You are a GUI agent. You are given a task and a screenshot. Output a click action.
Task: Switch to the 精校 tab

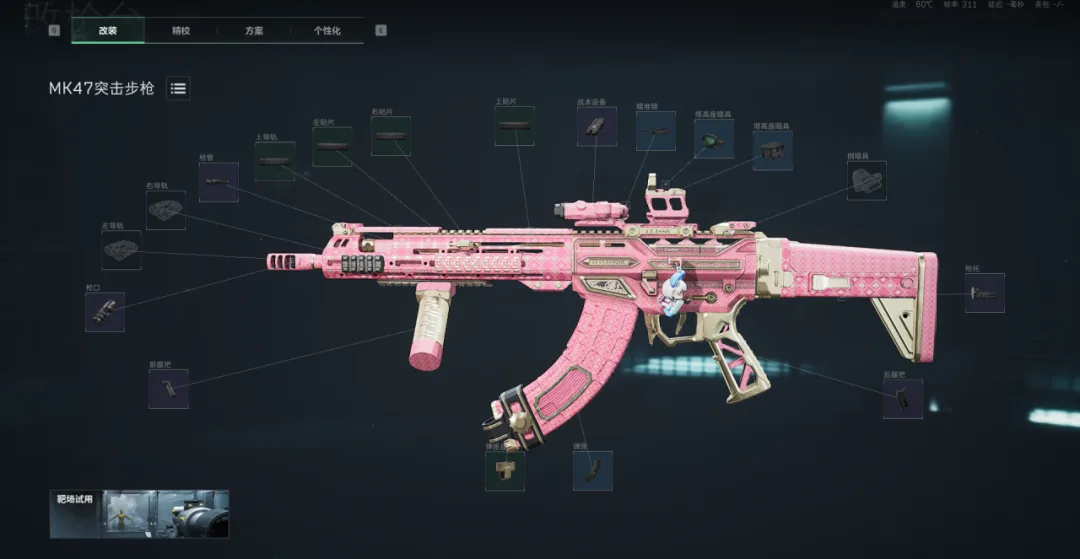[181, 31]
